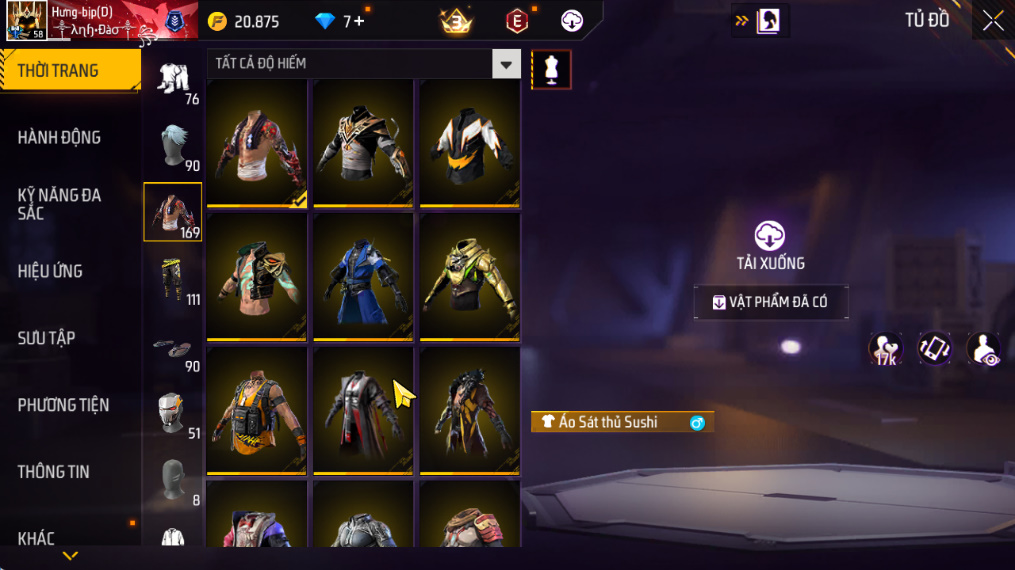The image size is (1015, 570).
Task: Toggle the mannequin preview icon
Action: point(551,69)
